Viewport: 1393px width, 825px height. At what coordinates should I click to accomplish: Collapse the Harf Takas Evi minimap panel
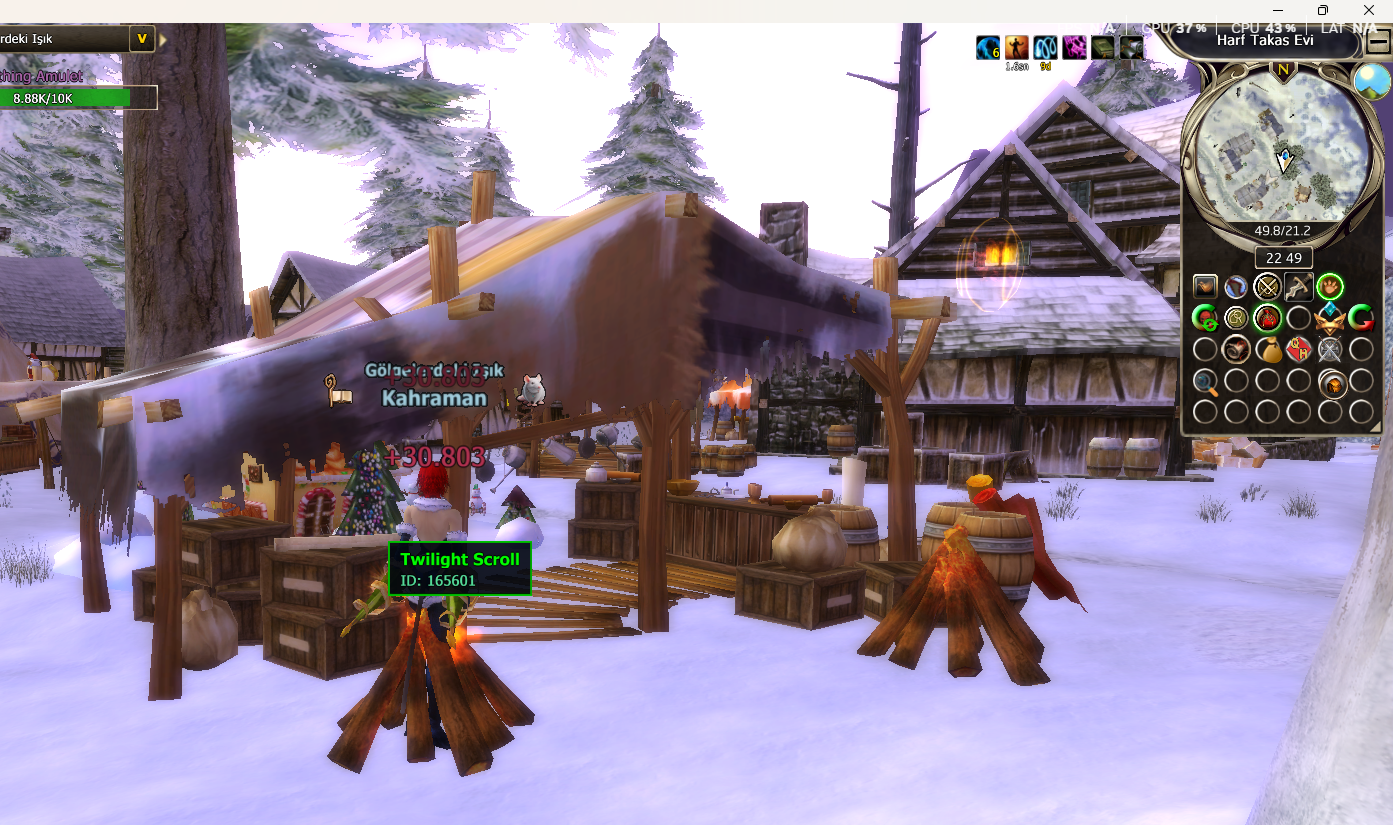(x=1377, y=44)
